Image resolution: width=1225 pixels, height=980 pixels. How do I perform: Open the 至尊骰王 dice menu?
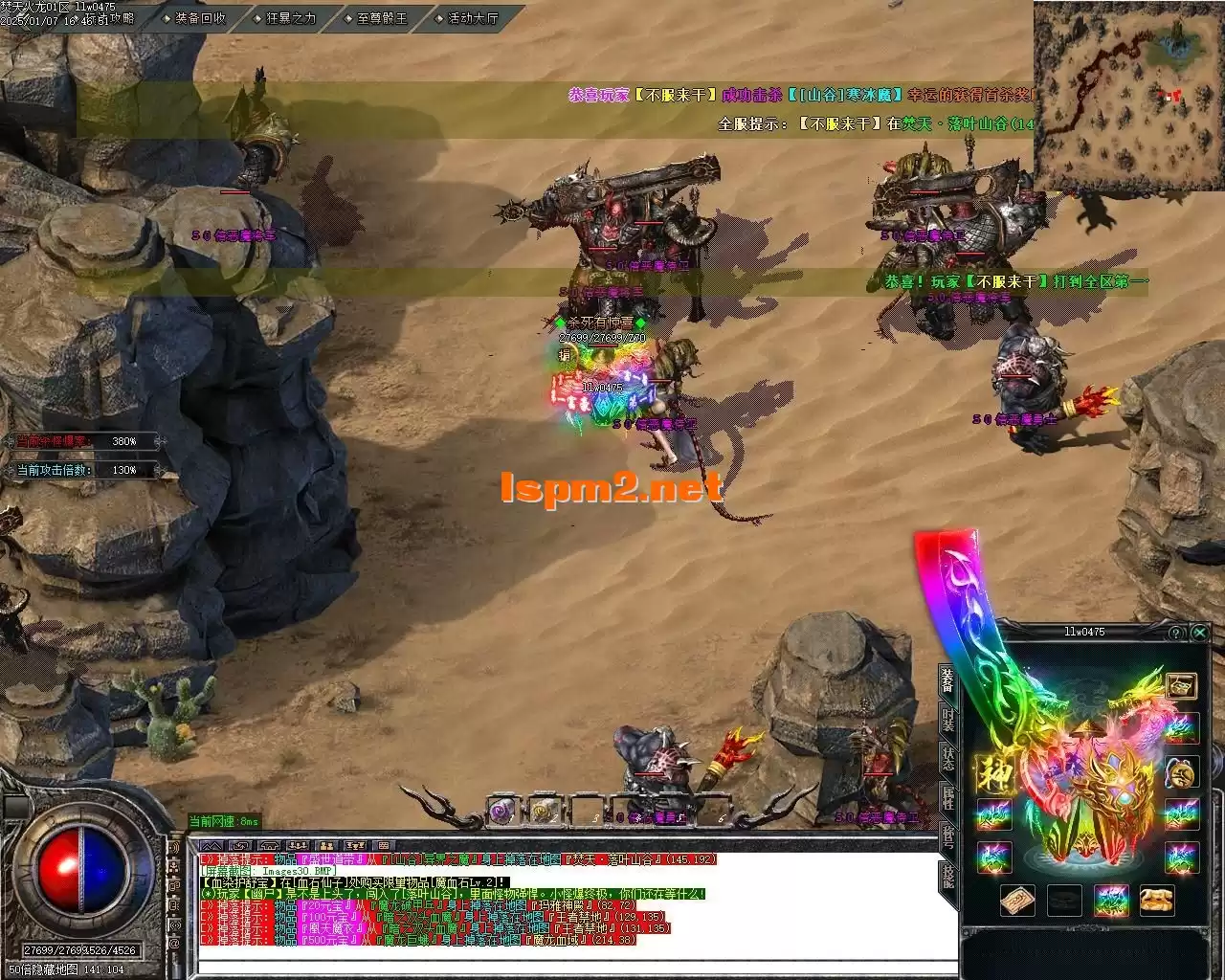(x=381, y=17)
